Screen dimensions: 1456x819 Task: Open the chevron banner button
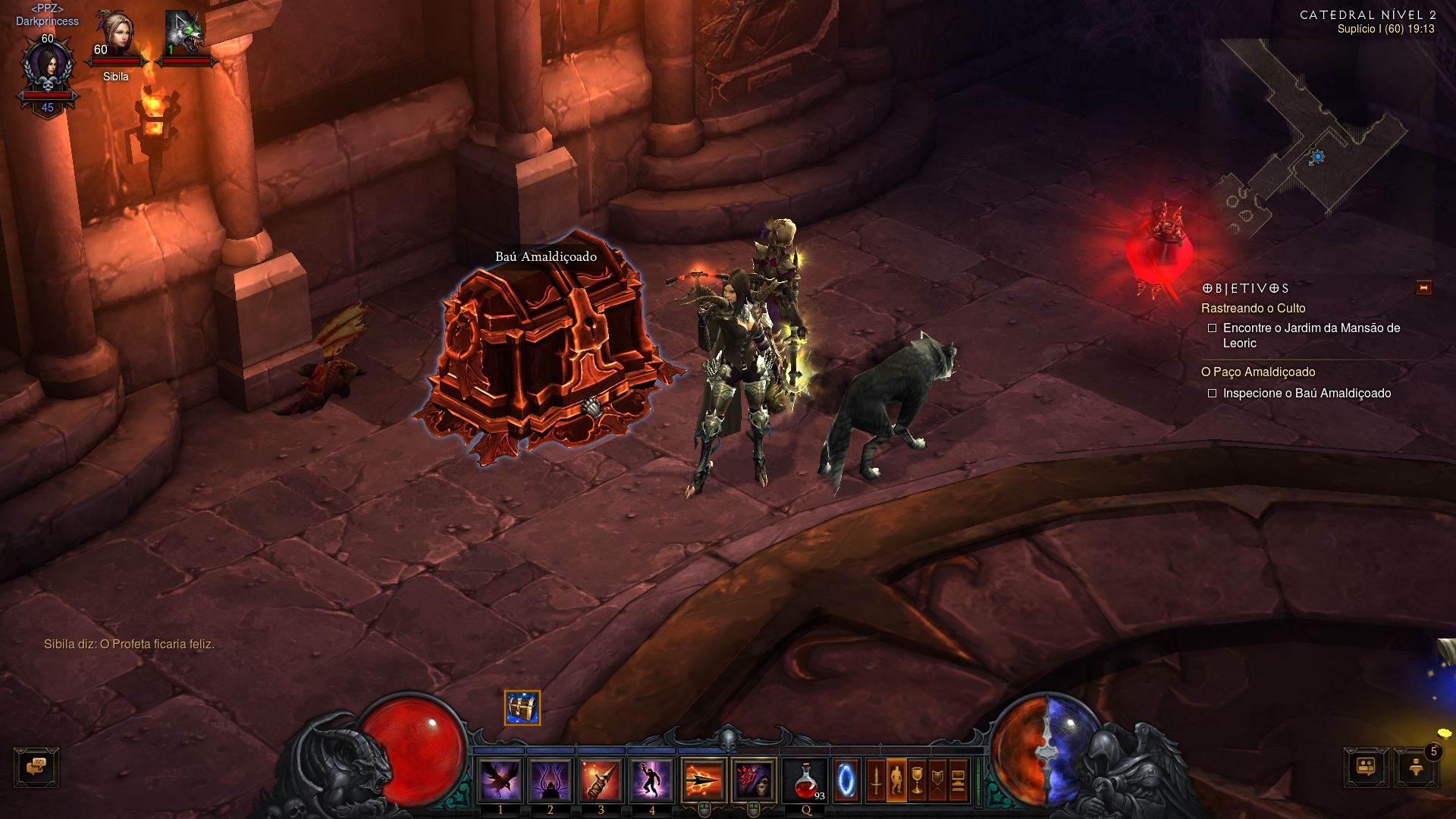click(x=937, y=780)
